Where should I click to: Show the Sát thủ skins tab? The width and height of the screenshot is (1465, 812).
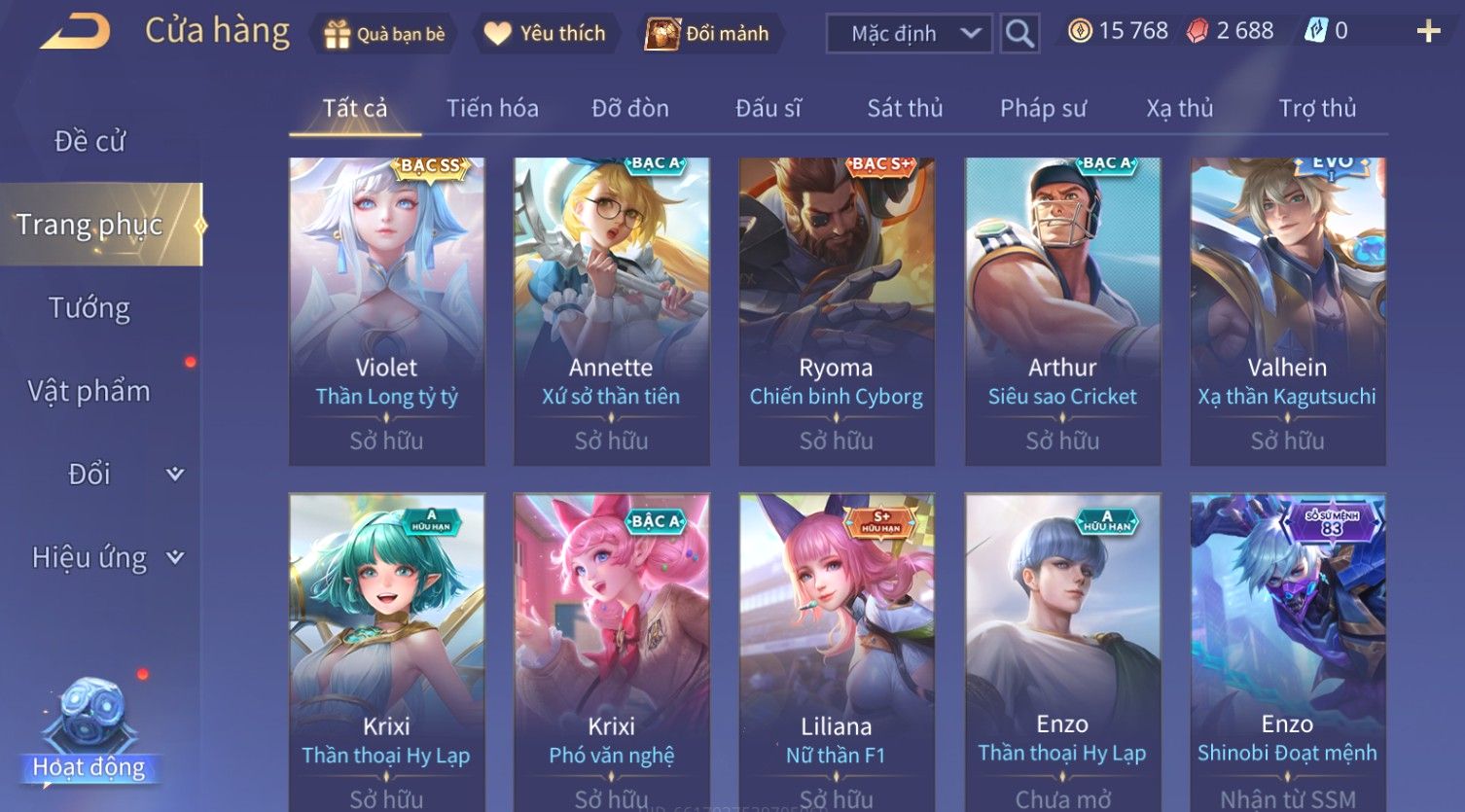(905, 109)
